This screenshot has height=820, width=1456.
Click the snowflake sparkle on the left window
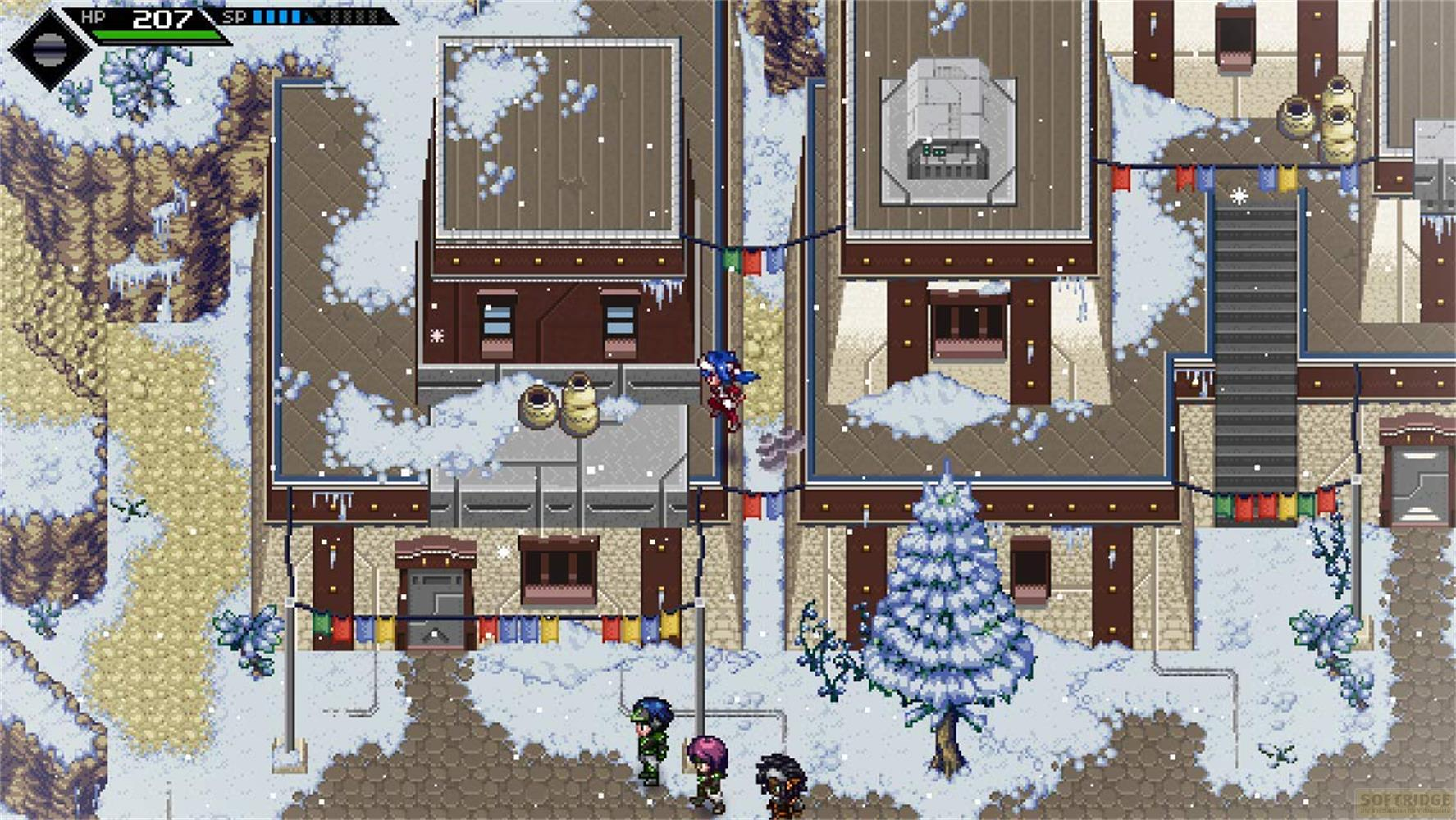click(x=436, y=335)
